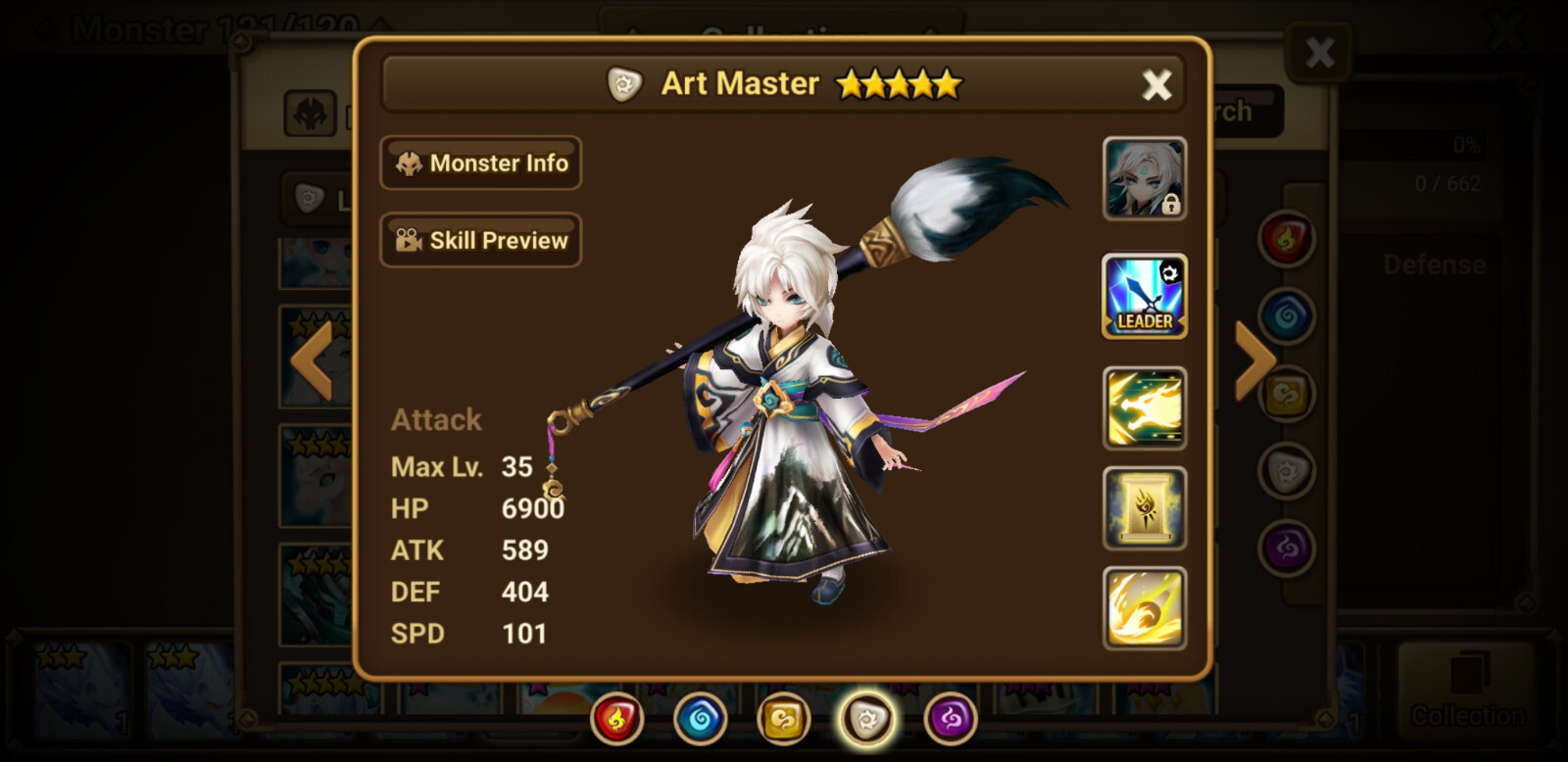Open Art Master's leader skill icon
The width and height of the screenshot is (1568, 762).
pos(1144,295)
